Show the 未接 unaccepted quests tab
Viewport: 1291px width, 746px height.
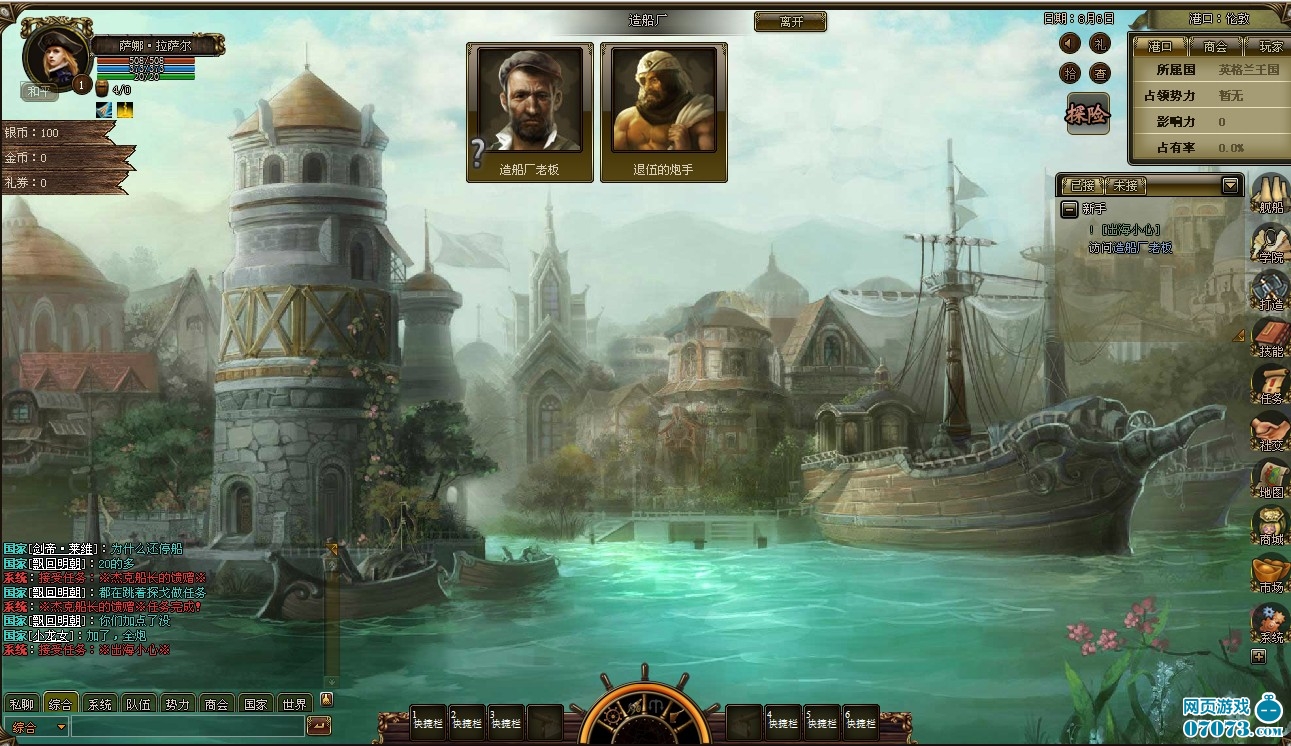(1125, 185)
